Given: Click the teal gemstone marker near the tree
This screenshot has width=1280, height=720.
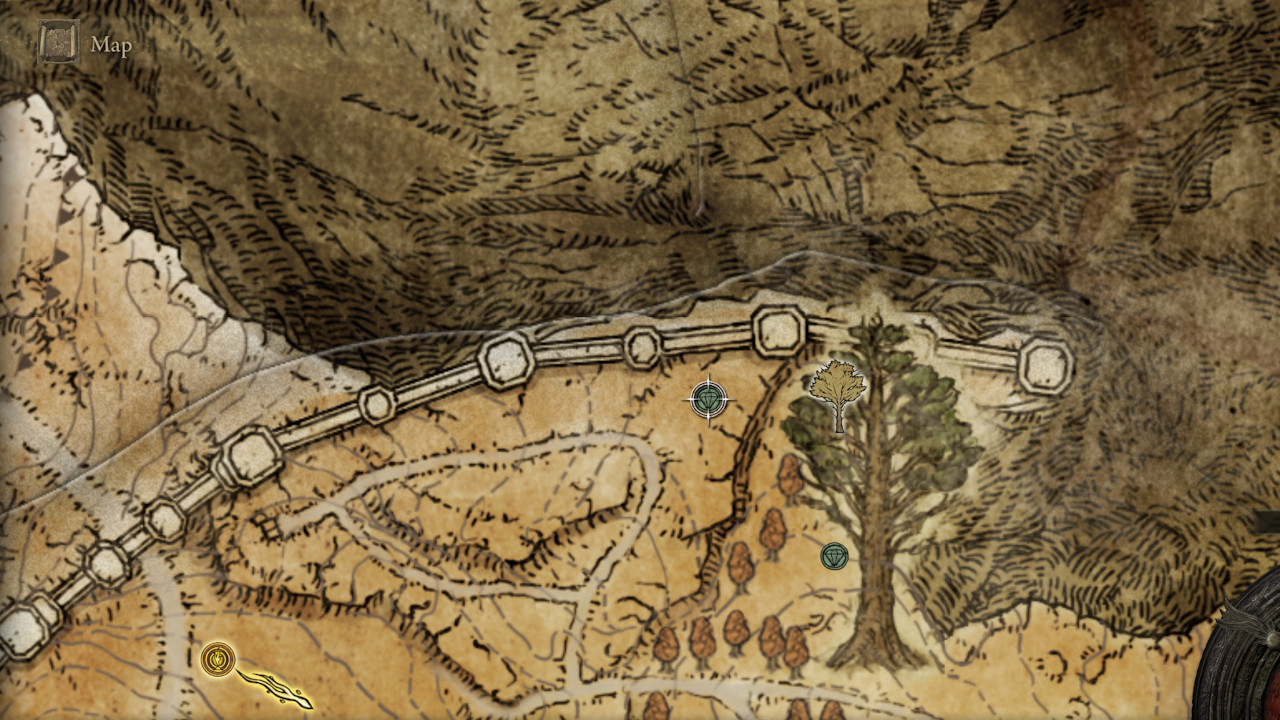Looking at the screenshot, I should click(835, 557).
